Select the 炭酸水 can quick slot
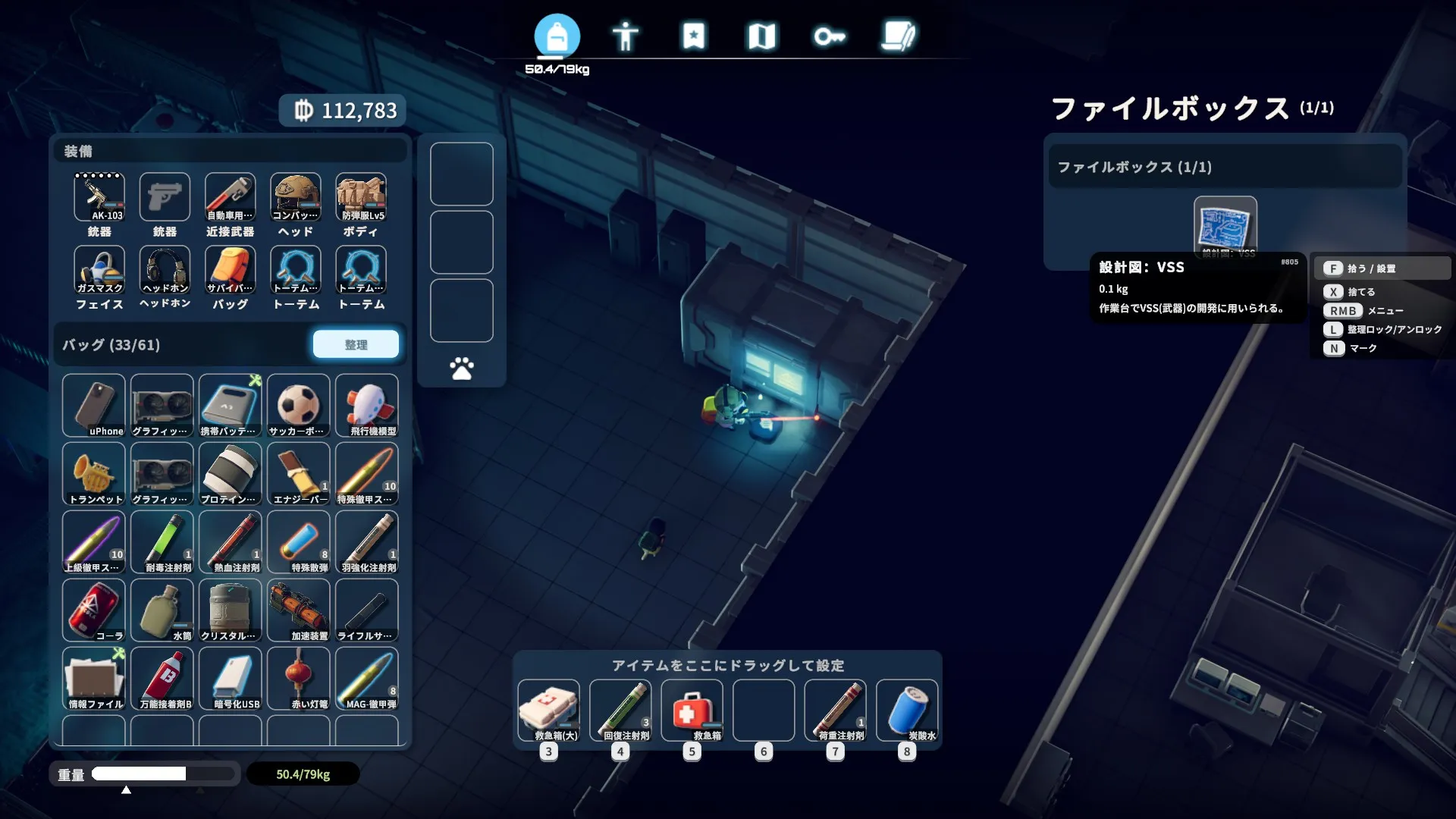 pyautogui.click(x=907, y=711)
